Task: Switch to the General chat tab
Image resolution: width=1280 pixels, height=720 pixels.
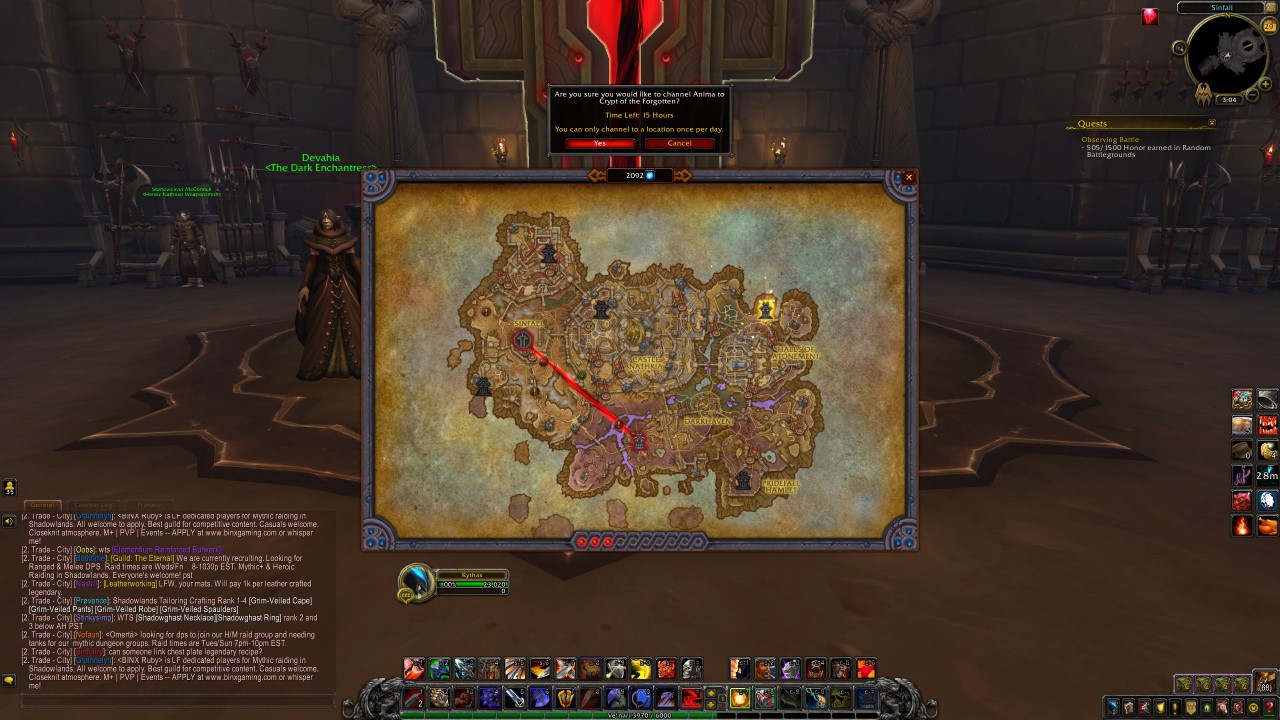Action: [45, 503]
